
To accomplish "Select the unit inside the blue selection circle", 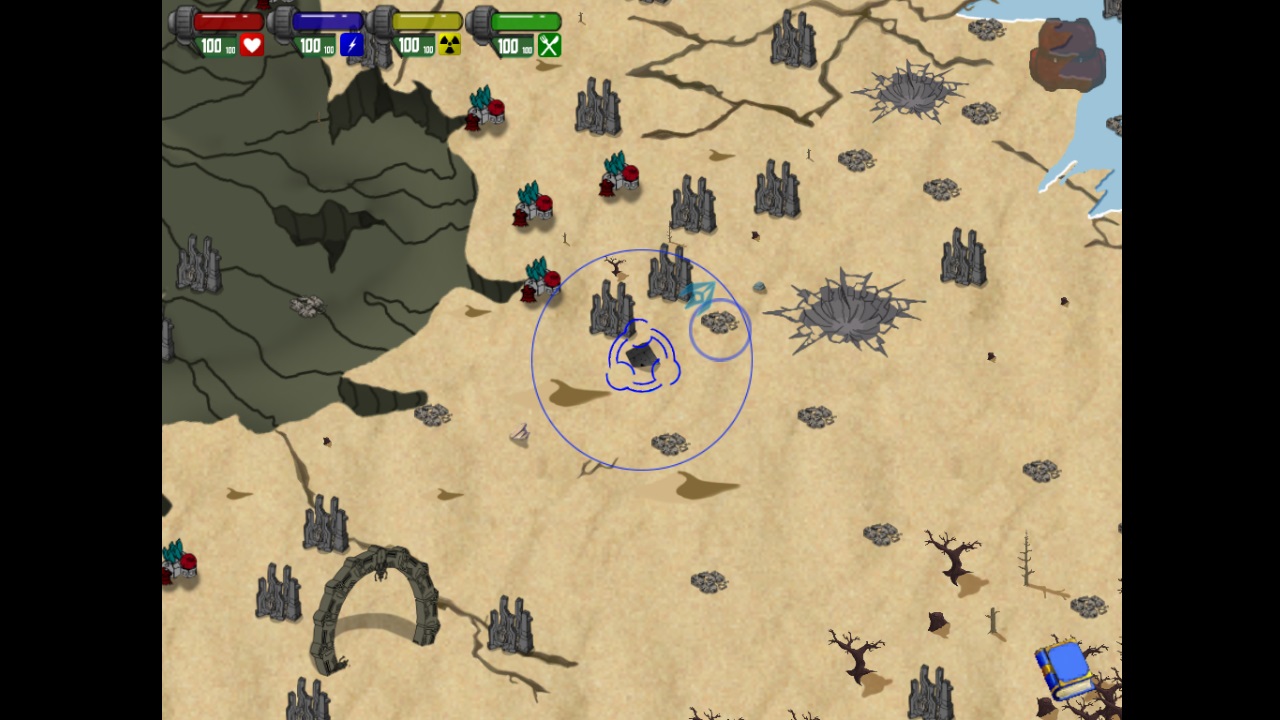I will (640, 358).
